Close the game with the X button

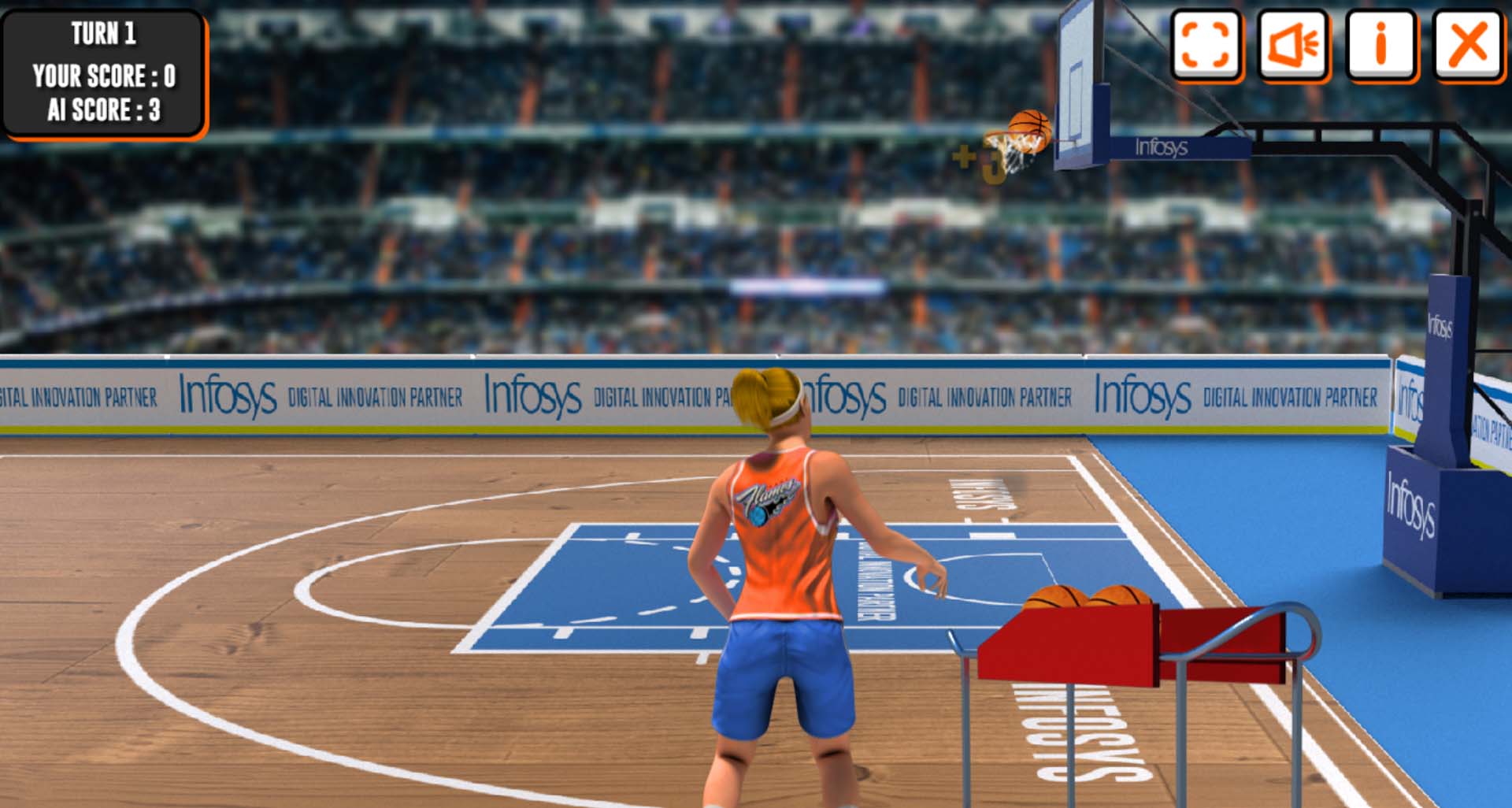click(1468, 44)
